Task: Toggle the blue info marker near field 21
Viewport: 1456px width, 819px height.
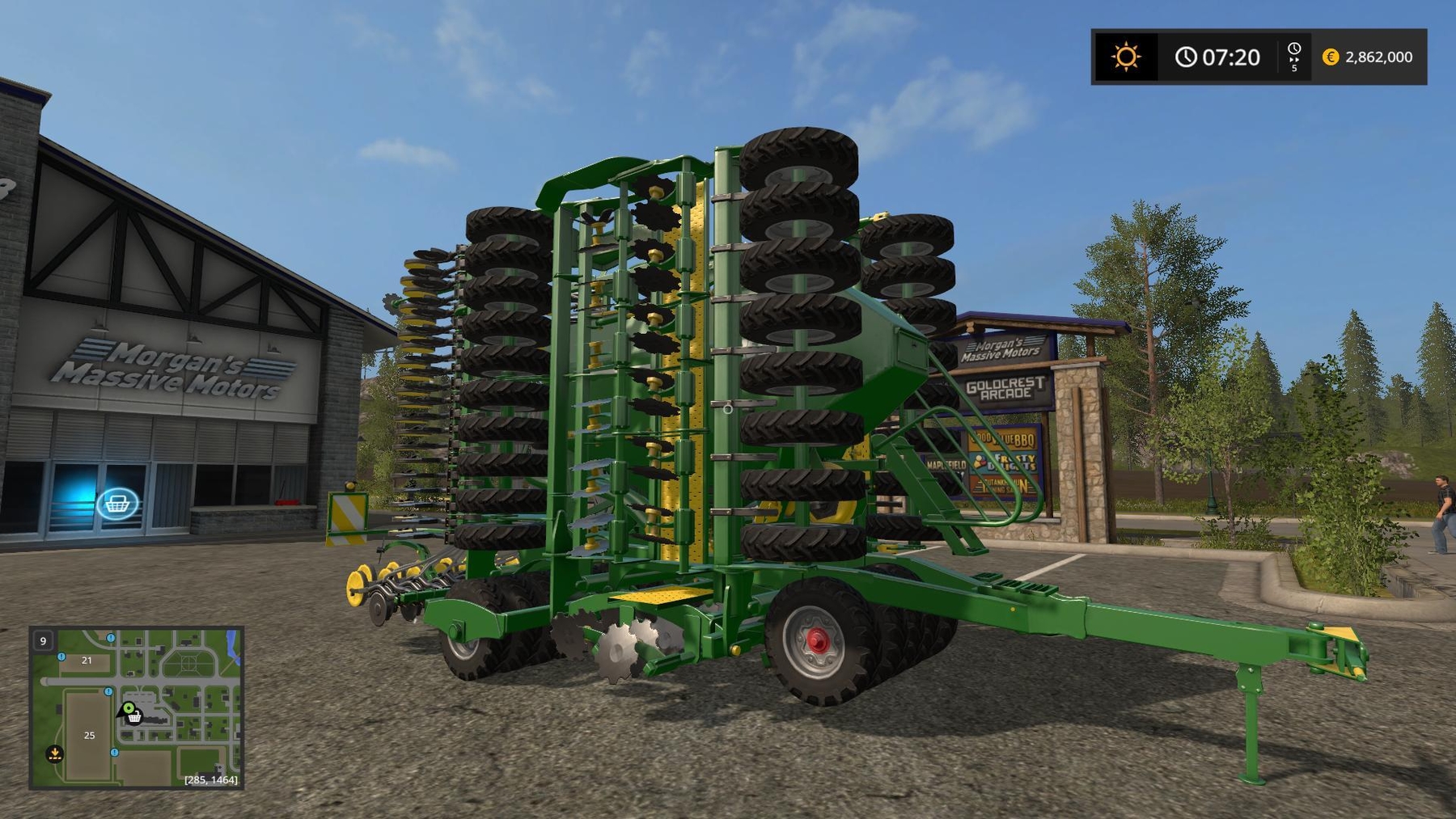Action: coord(61,657)
